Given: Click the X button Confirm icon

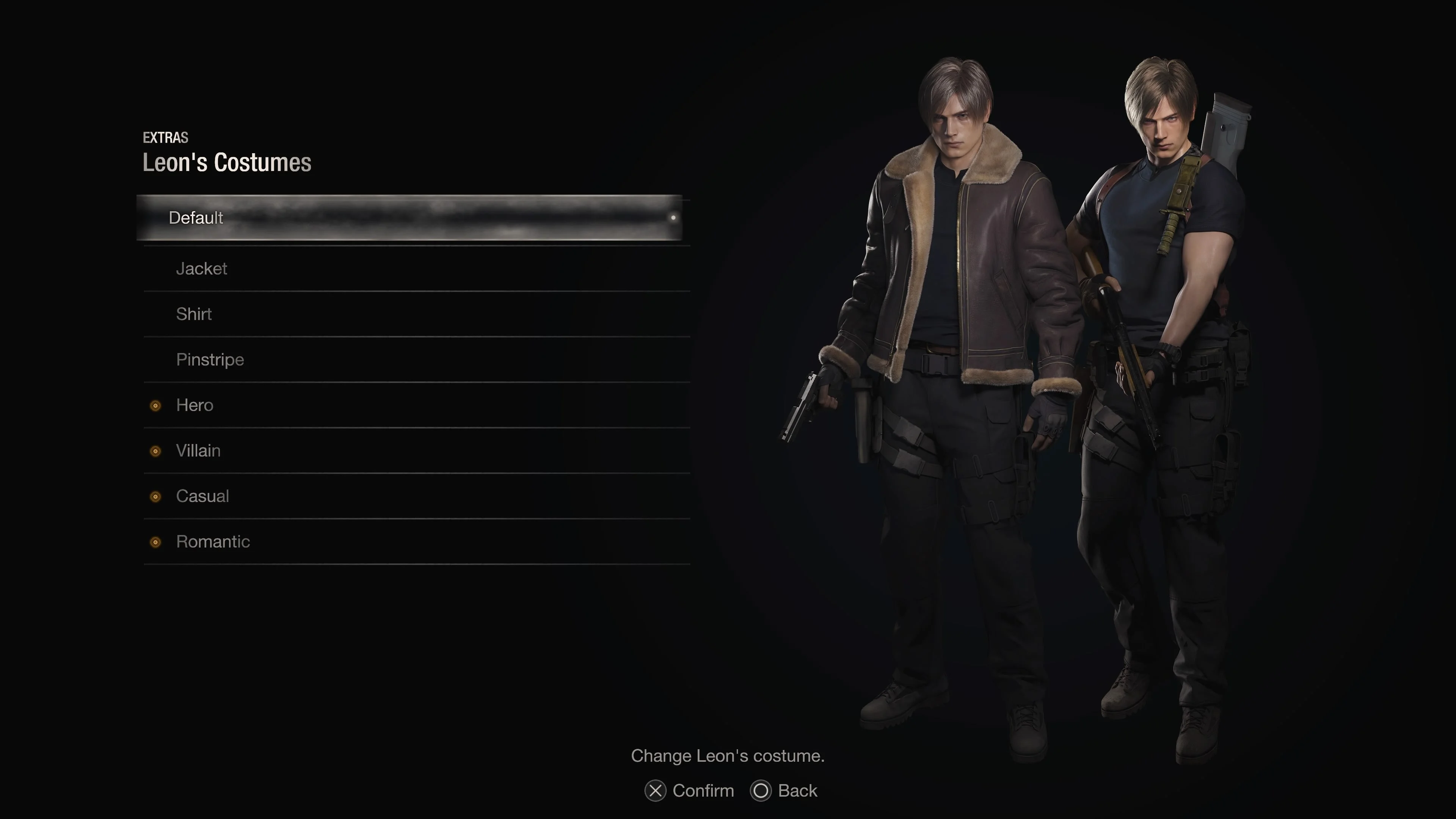Looking at the screenshot, I should (655, 791).
